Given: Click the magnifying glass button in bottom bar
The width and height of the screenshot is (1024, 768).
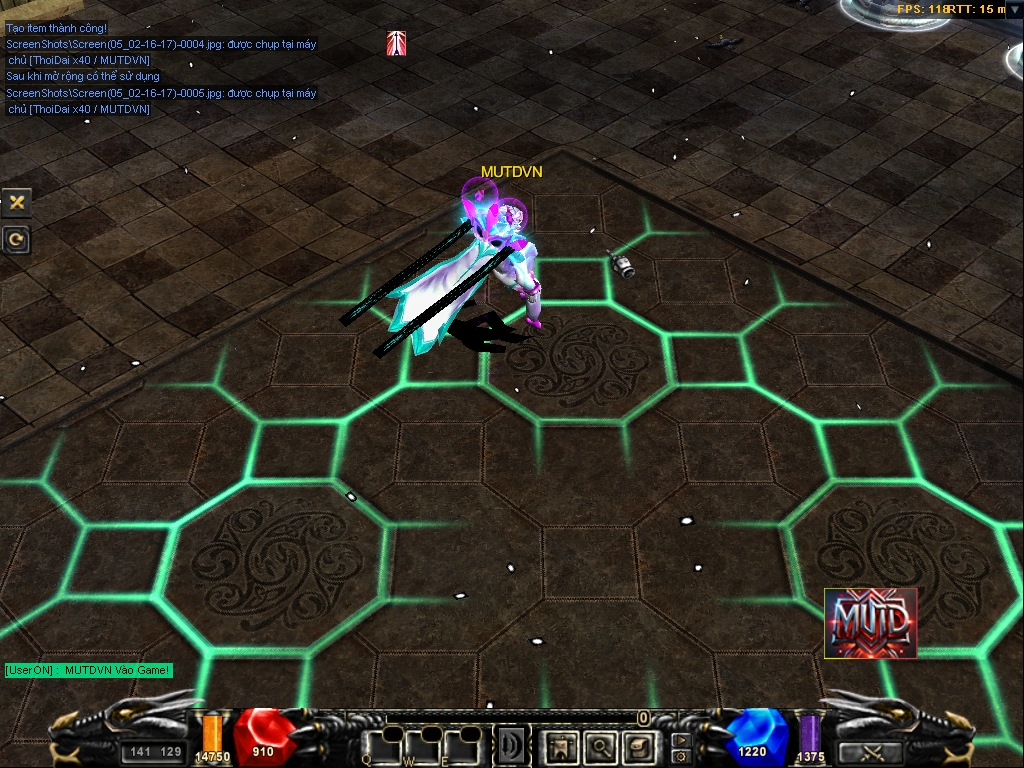Looking at the screenshot, I should pyautogui.click(x=601, y=745).
